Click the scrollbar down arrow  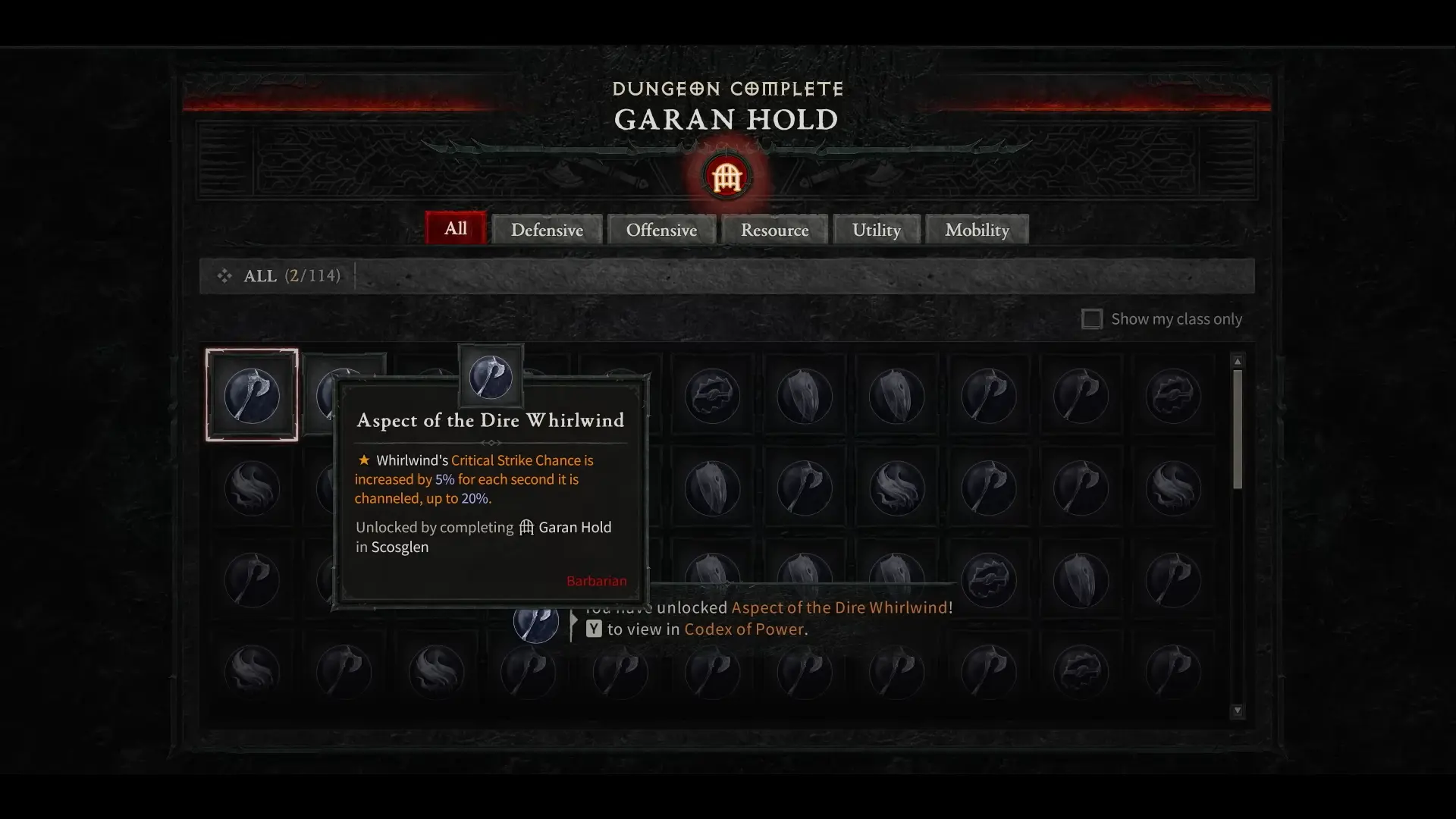coord(1238,711)
